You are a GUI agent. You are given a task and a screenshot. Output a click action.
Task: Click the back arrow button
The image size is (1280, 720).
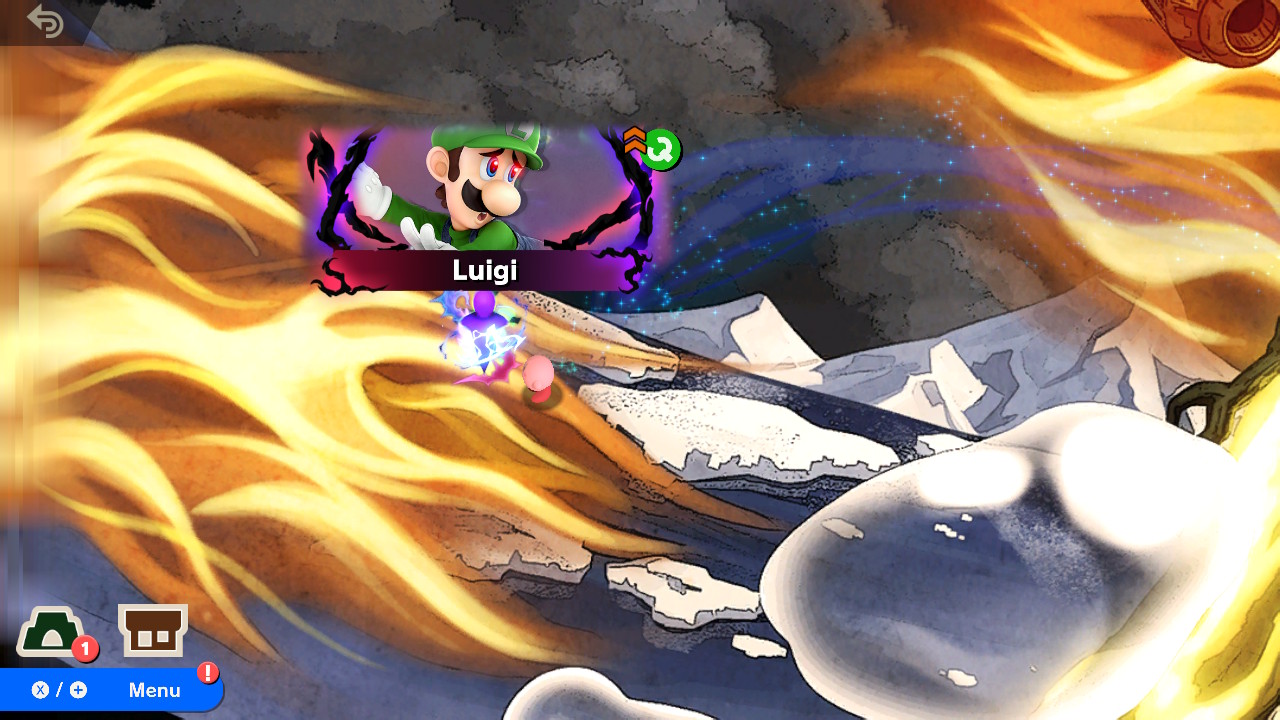tap(45, 21)
